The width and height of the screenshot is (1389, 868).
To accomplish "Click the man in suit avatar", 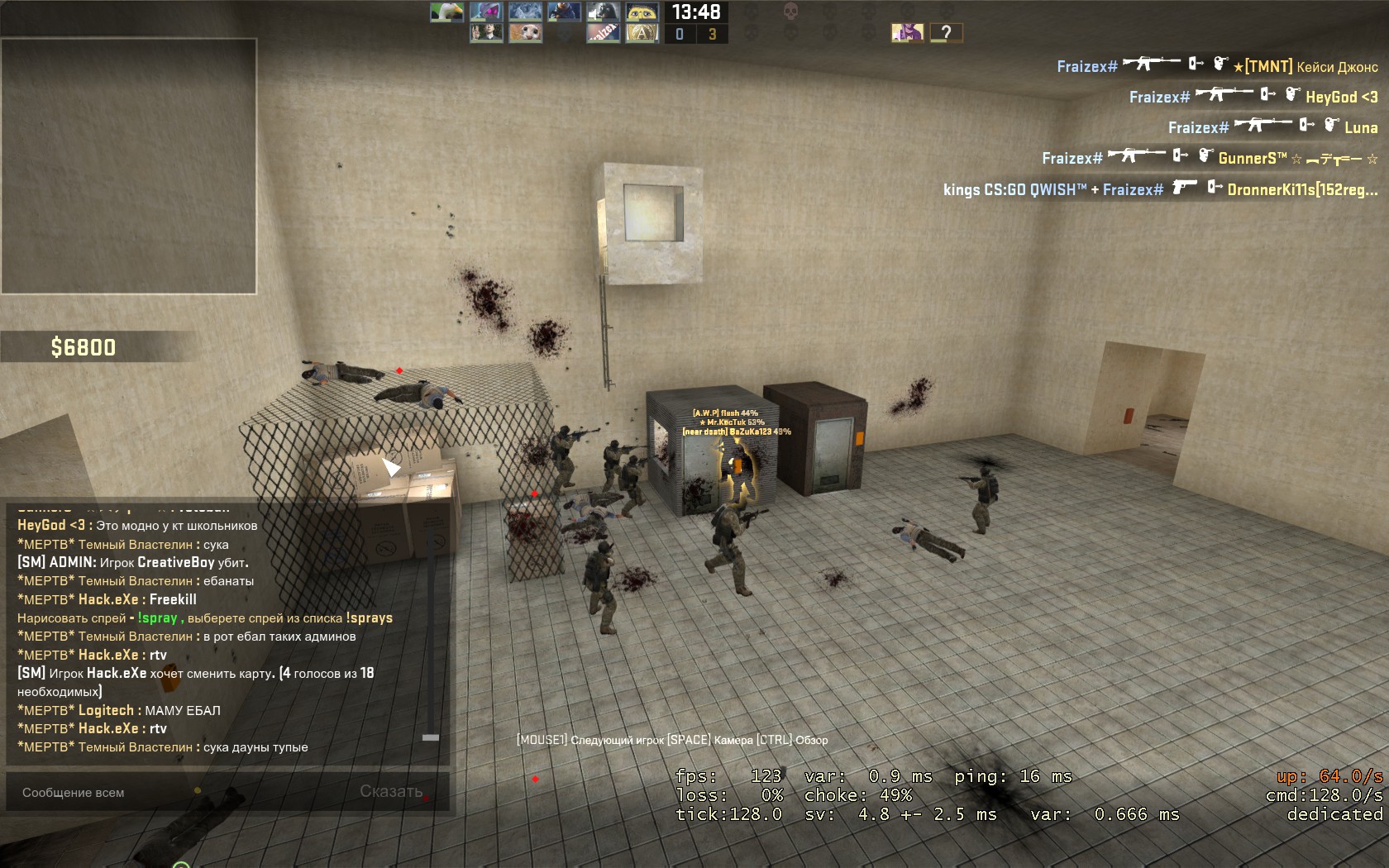I will coord(486,33).
